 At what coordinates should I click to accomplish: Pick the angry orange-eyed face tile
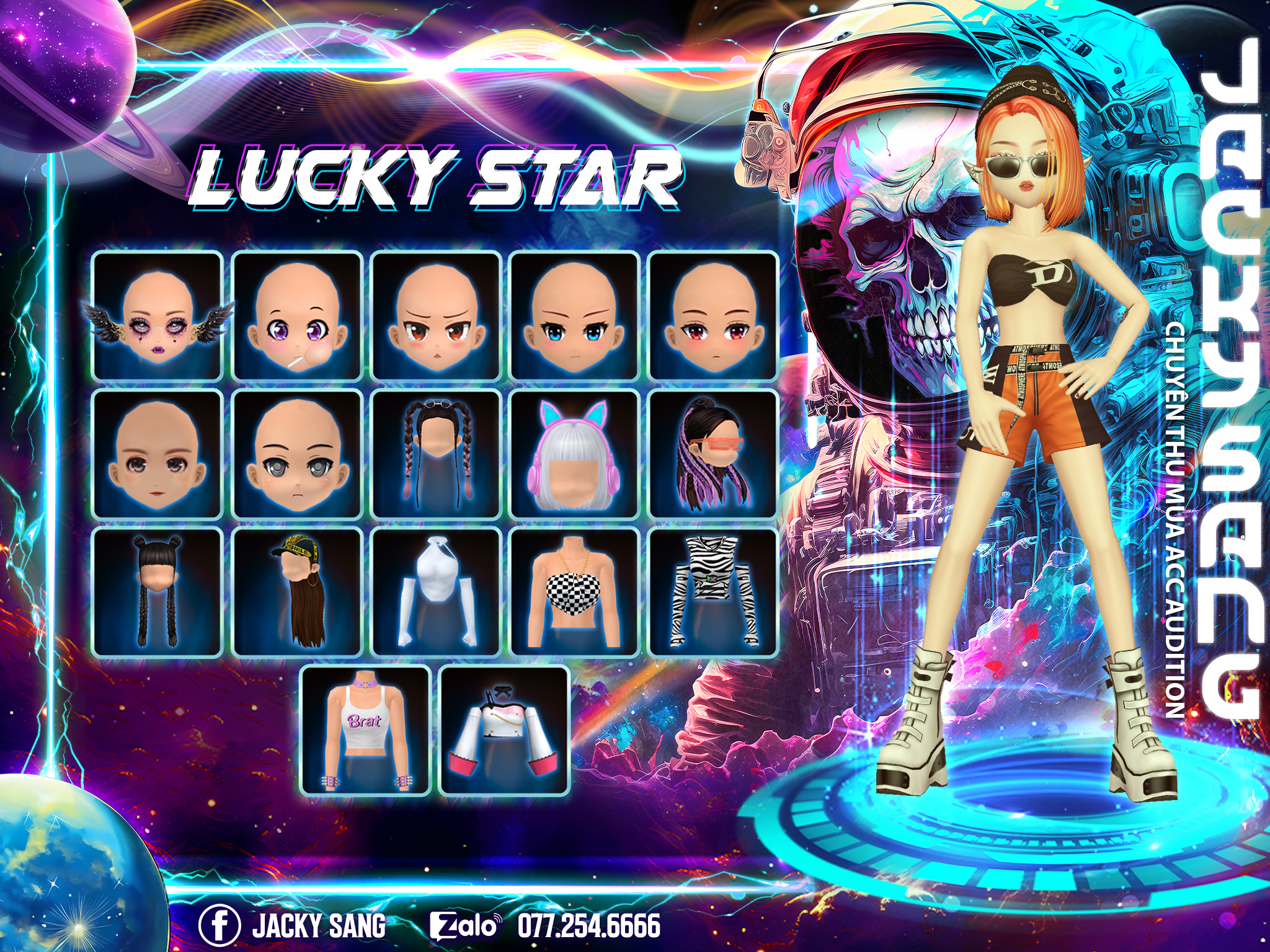(x=436, y=316)
